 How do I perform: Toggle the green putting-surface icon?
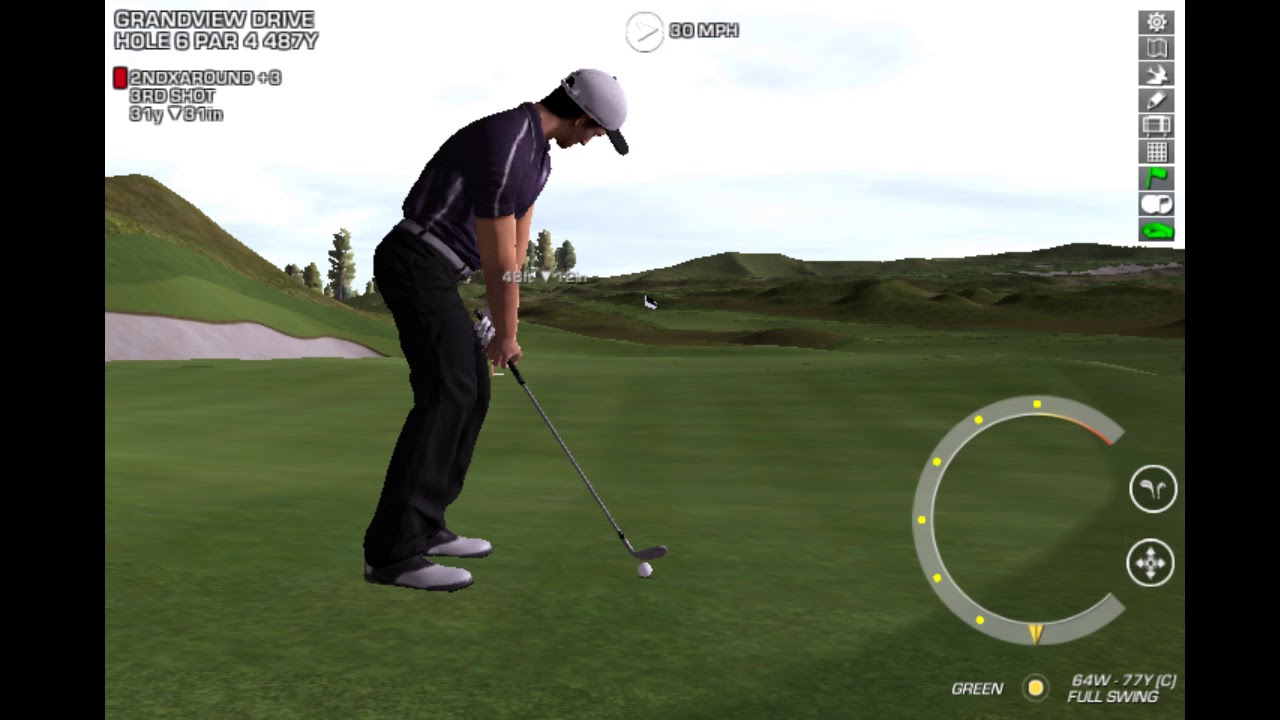click(1156, 231)
